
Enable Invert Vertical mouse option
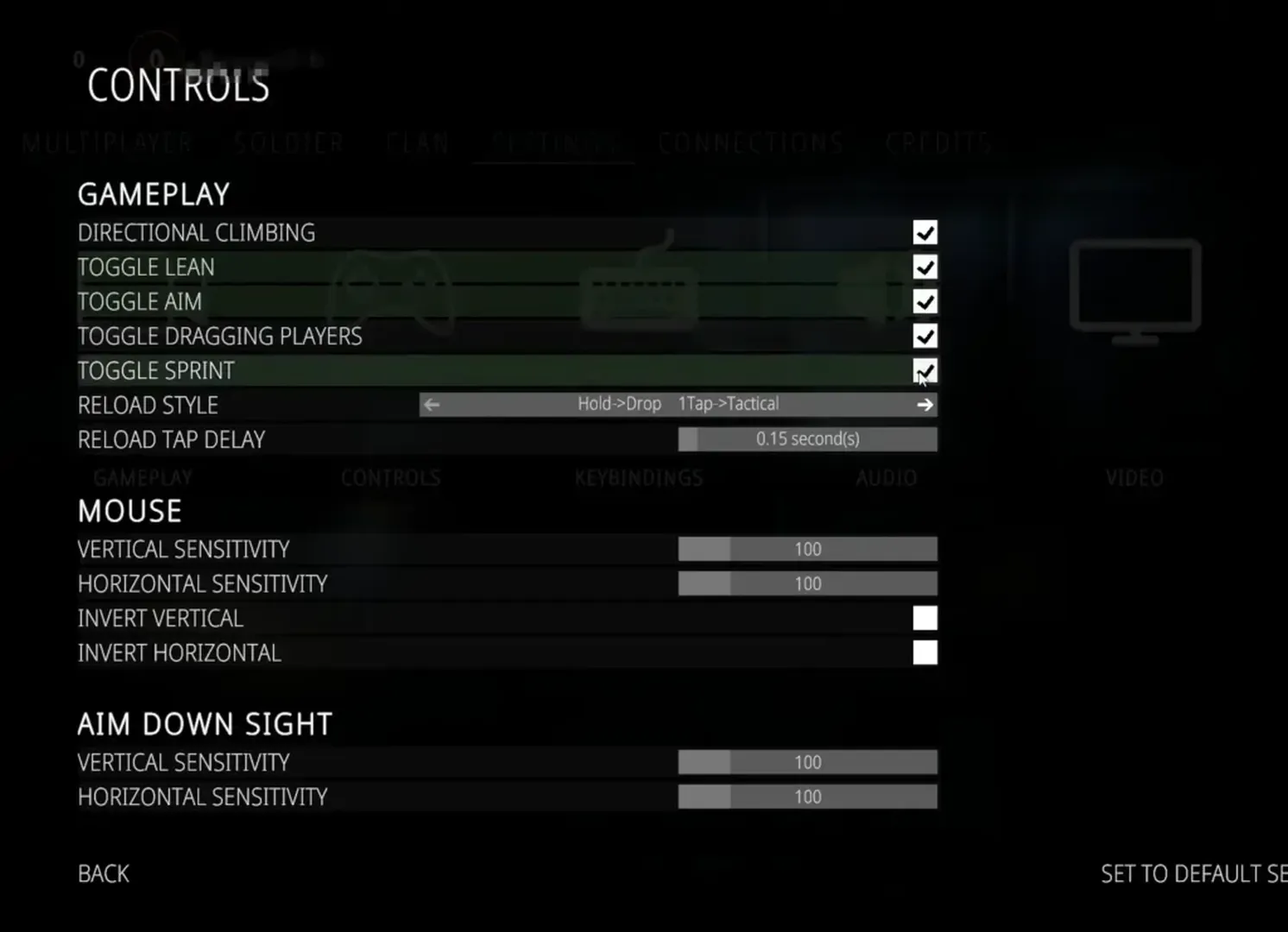925,618
